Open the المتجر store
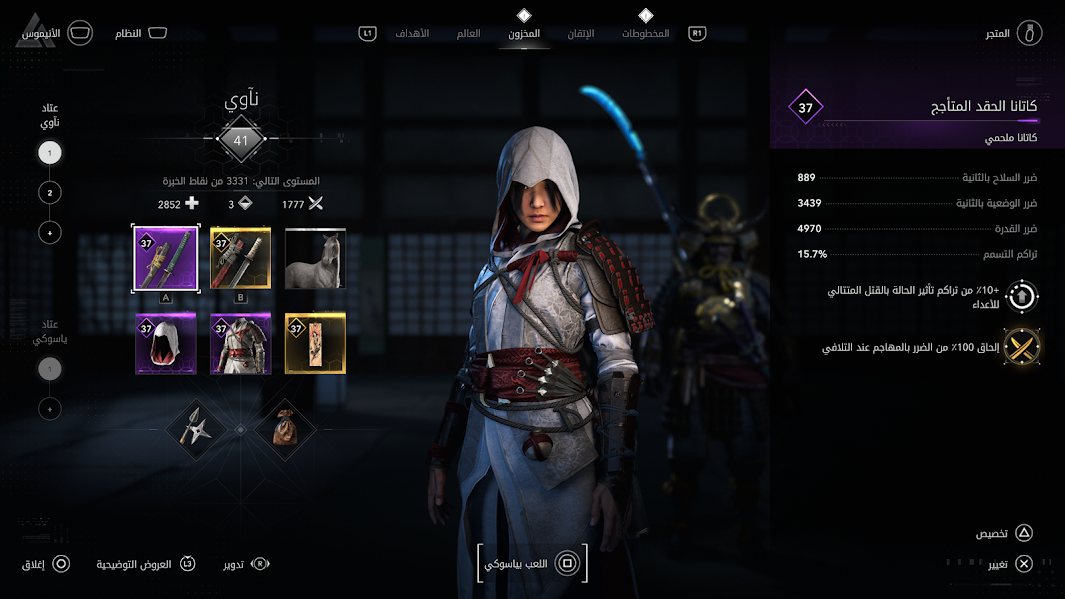1065x599 pixels. click(x=1013, y=34)
